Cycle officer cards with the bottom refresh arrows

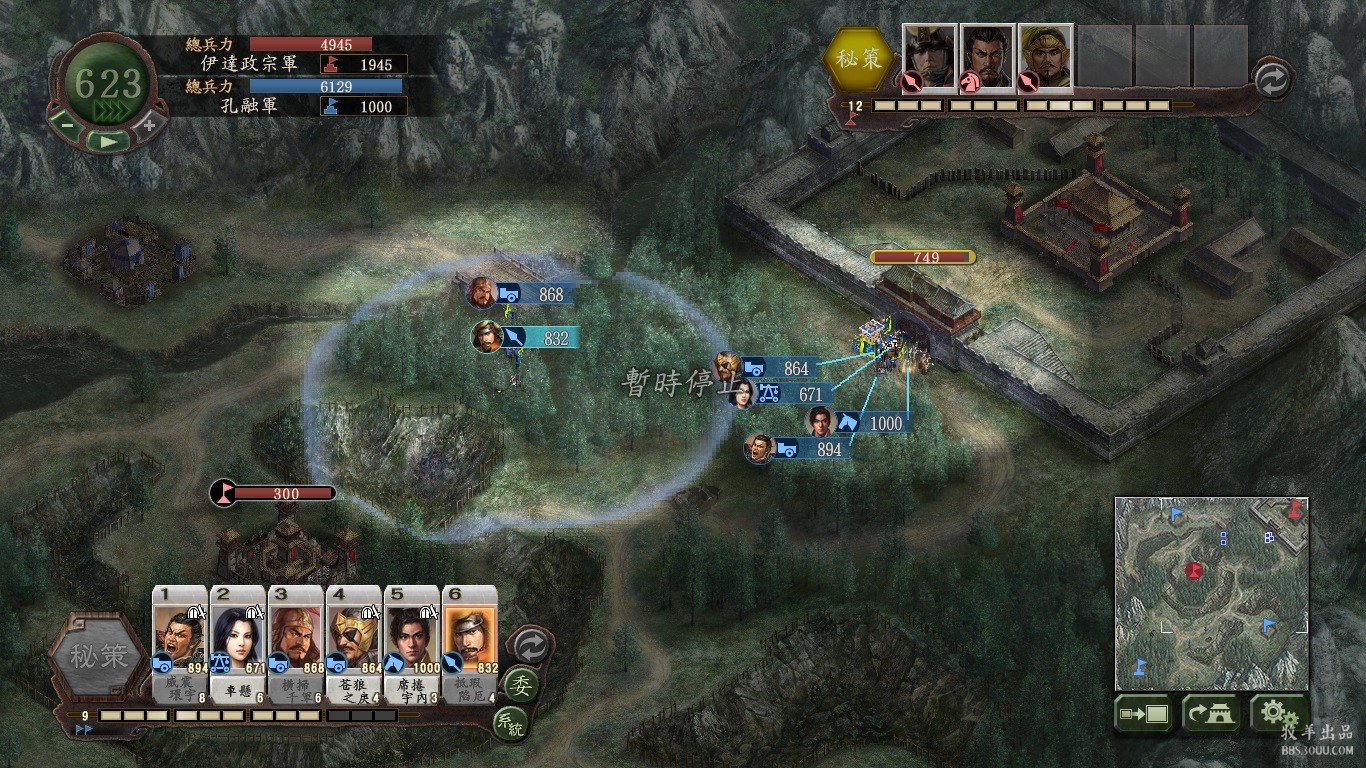530,647
